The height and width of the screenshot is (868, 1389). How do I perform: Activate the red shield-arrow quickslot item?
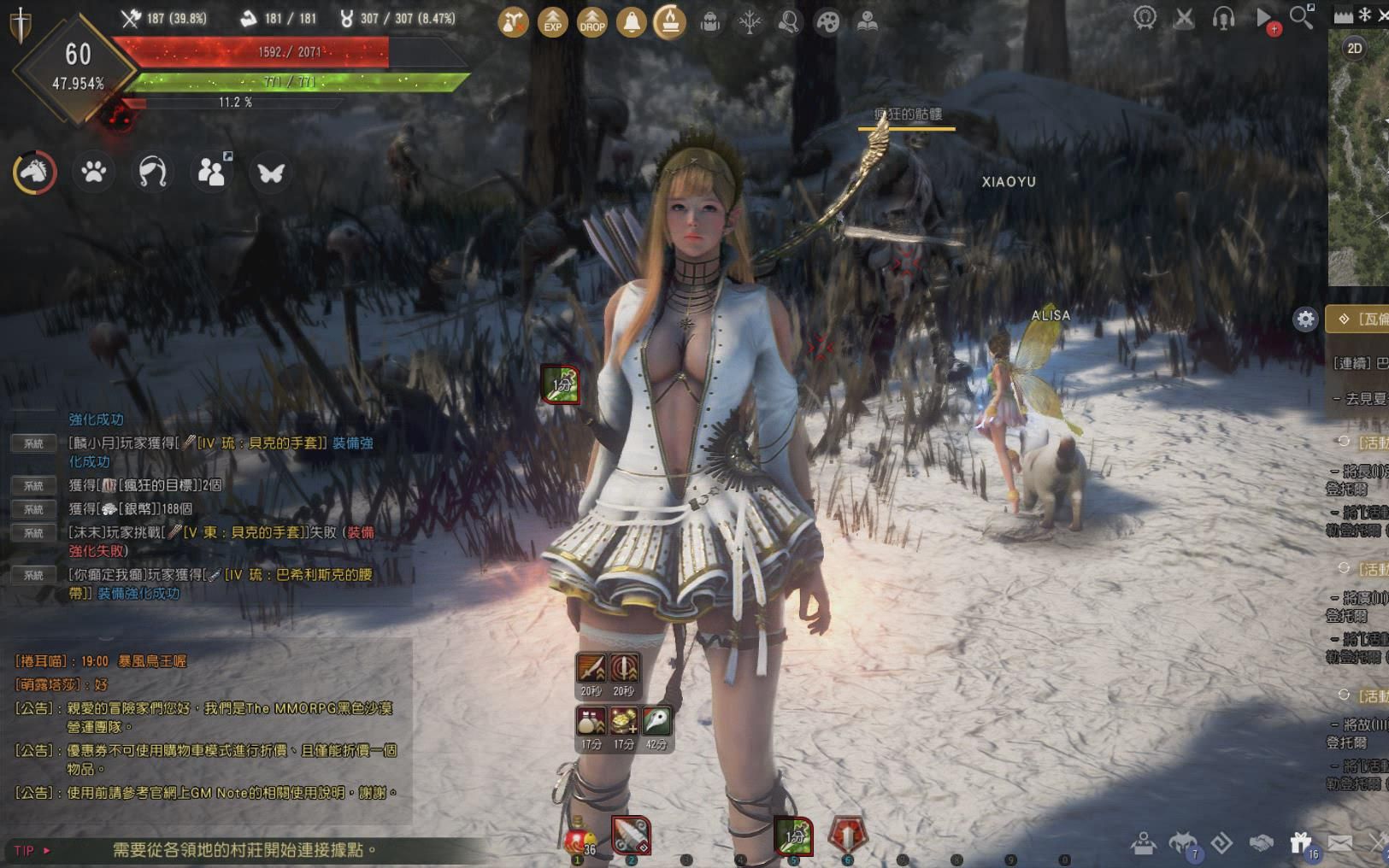point(847,835)
